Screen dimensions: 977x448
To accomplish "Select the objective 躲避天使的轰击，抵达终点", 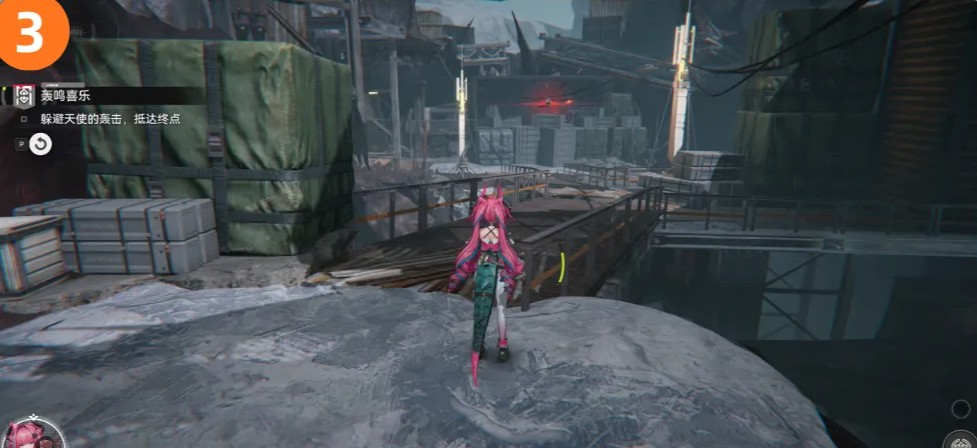I will click(x=110, y=119).
